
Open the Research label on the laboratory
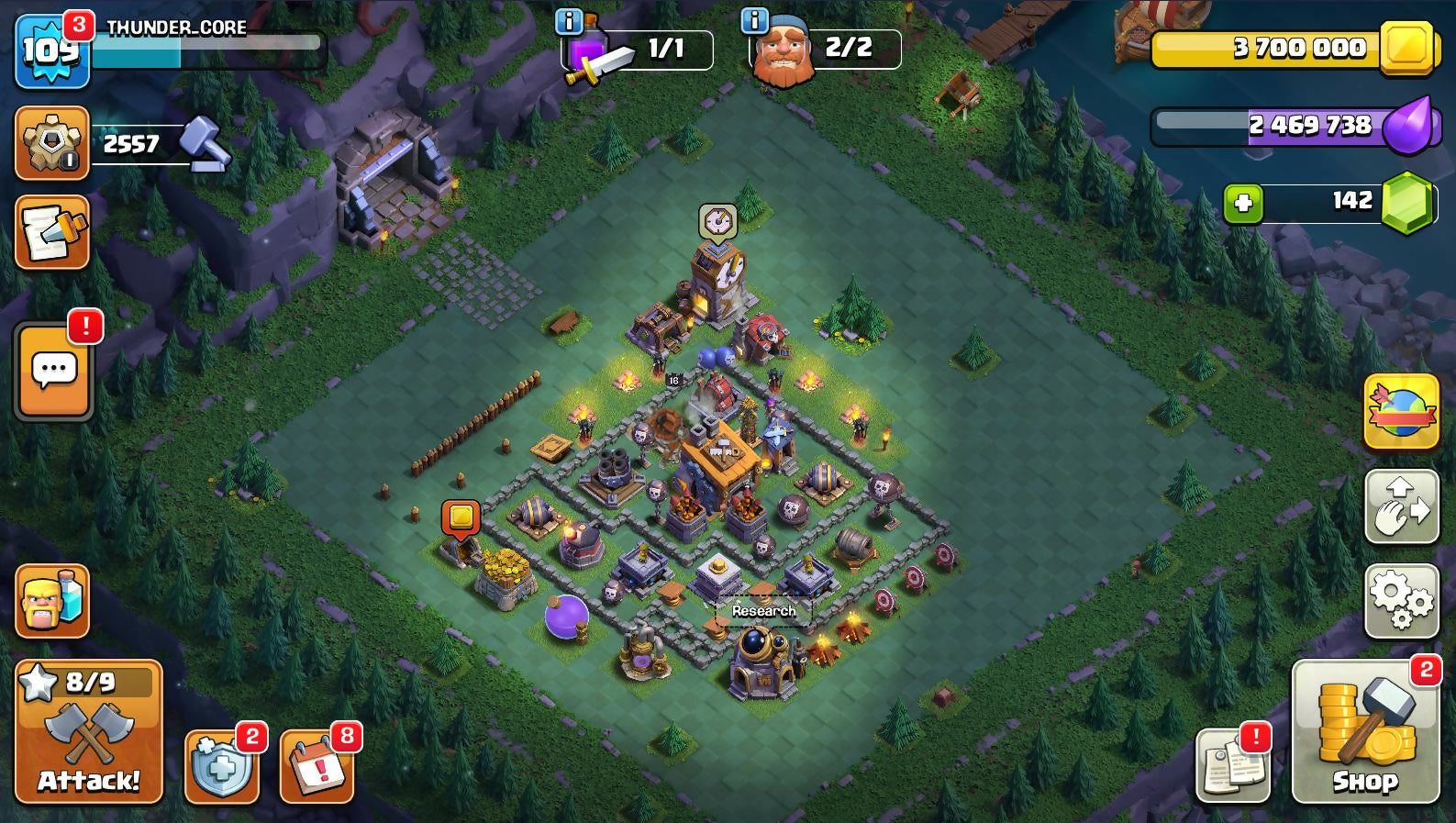[x=763, y=611]
